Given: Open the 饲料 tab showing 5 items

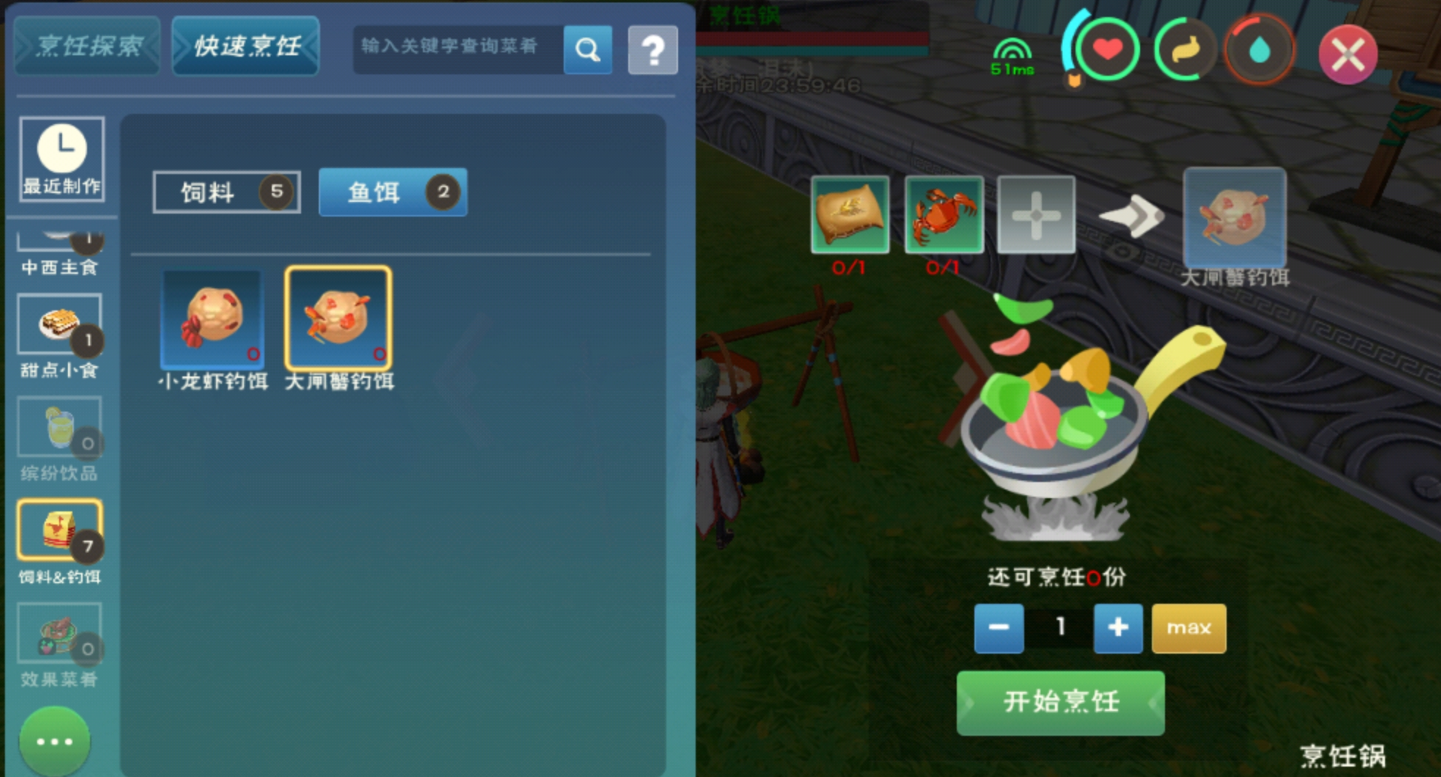Looking at the screenshot, I should pyautogui.click(x=225, y=192).
